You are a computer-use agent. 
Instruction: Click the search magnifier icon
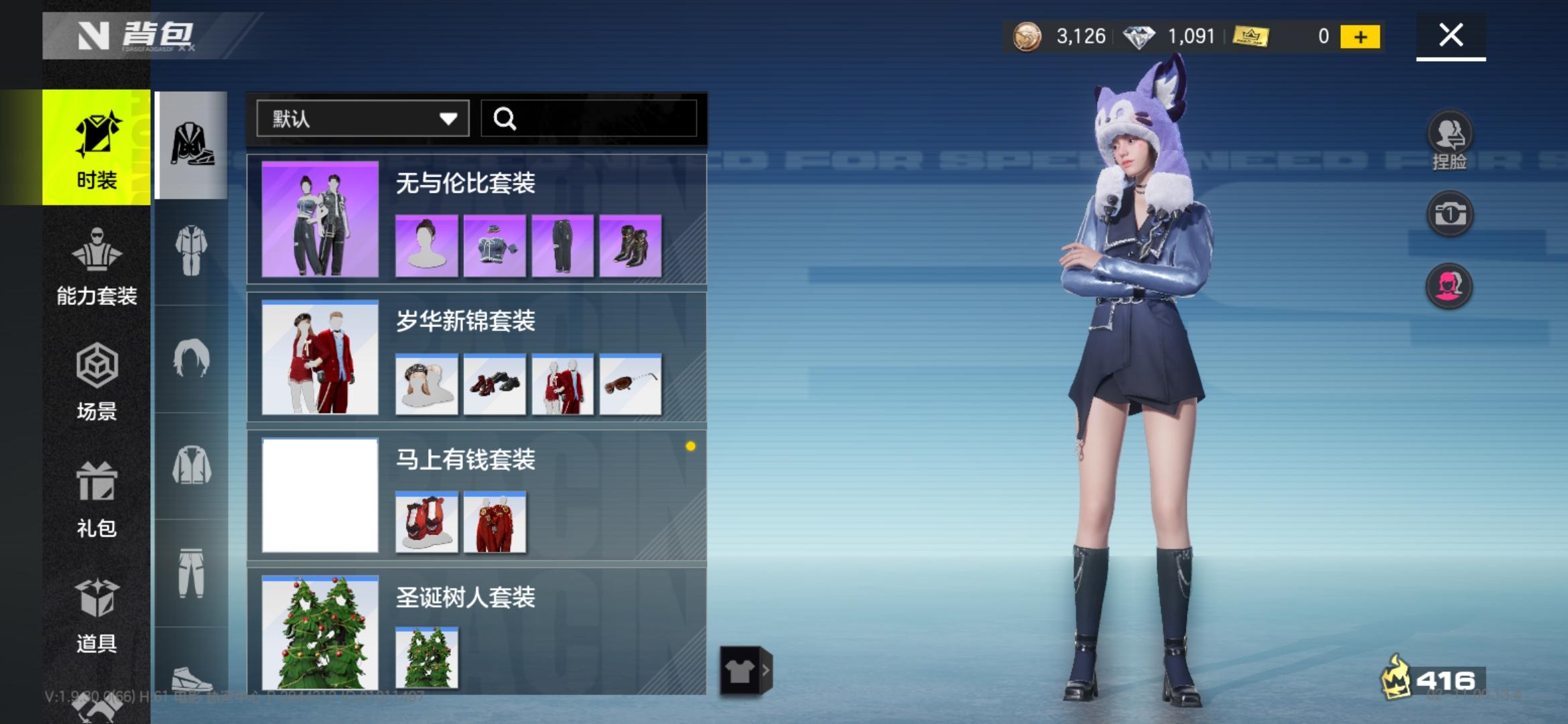point(506,118)
